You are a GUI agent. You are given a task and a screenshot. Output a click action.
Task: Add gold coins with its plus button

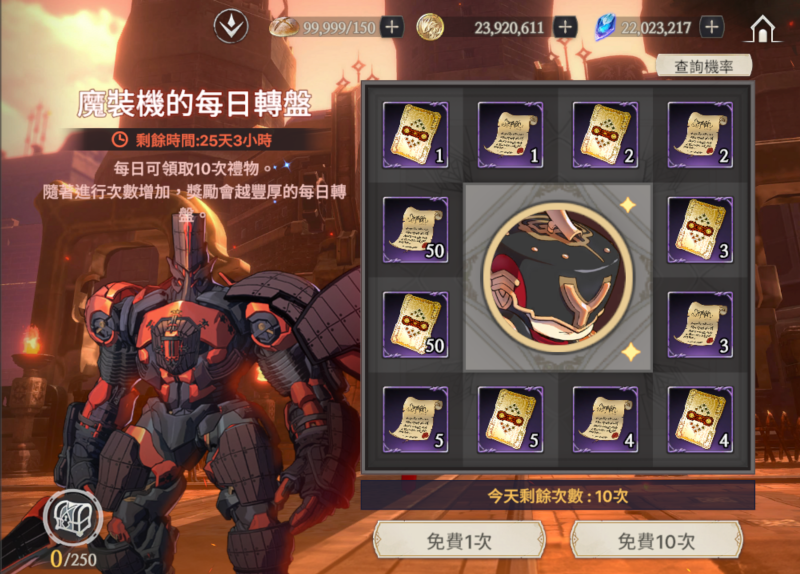pyautogui.click(x=565, y=27)
